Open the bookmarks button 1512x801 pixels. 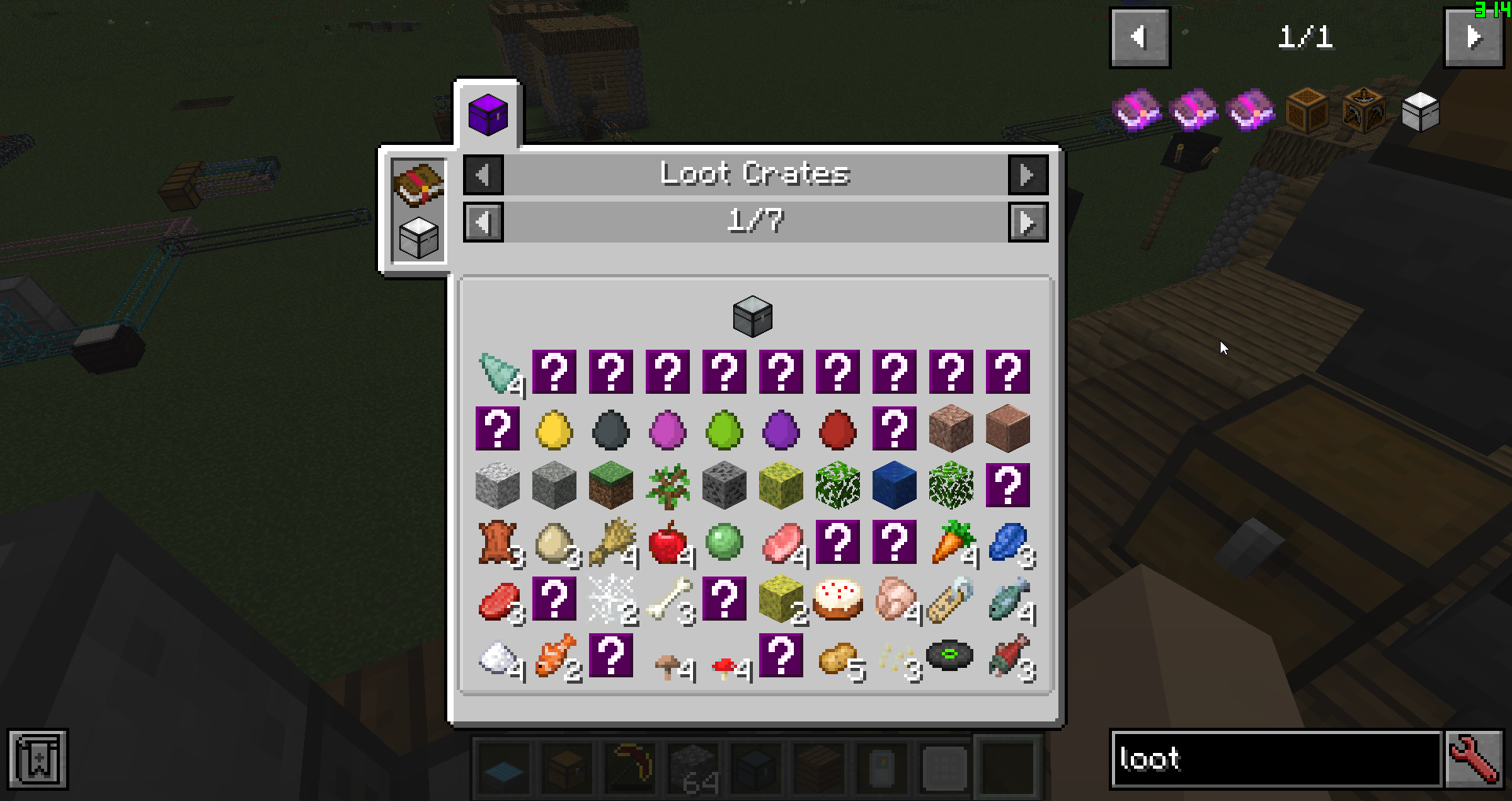39,759
